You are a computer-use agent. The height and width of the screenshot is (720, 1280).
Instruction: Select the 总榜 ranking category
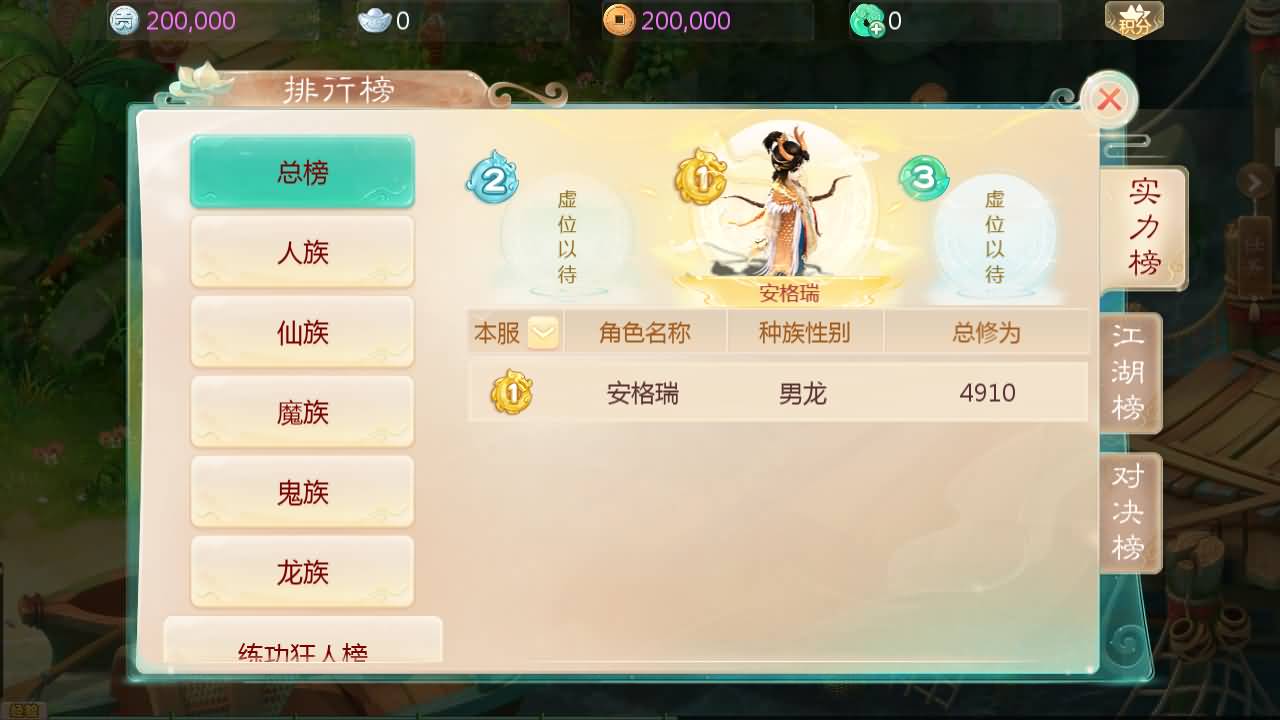302,170
